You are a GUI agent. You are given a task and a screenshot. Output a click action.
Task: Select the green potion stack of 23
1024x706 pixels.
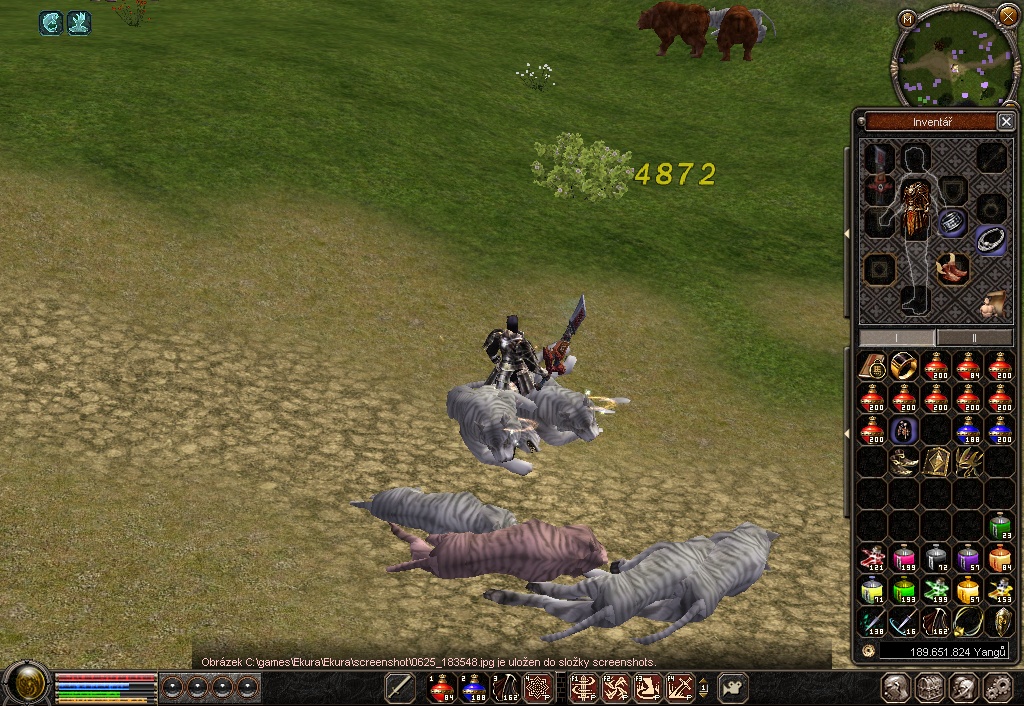click(x=999, y=526)
